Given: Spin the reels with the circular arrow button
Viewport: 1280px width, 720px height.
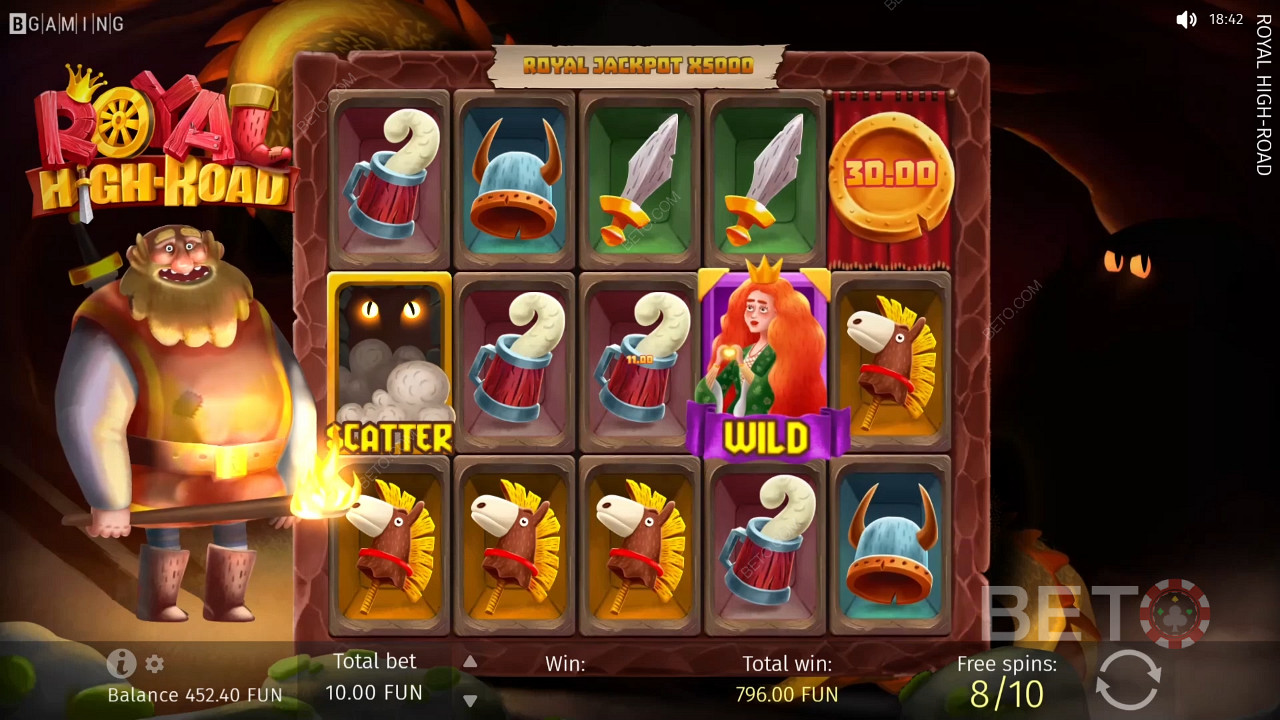Looking at the screenshot, I should click(x=1128, y=680).
